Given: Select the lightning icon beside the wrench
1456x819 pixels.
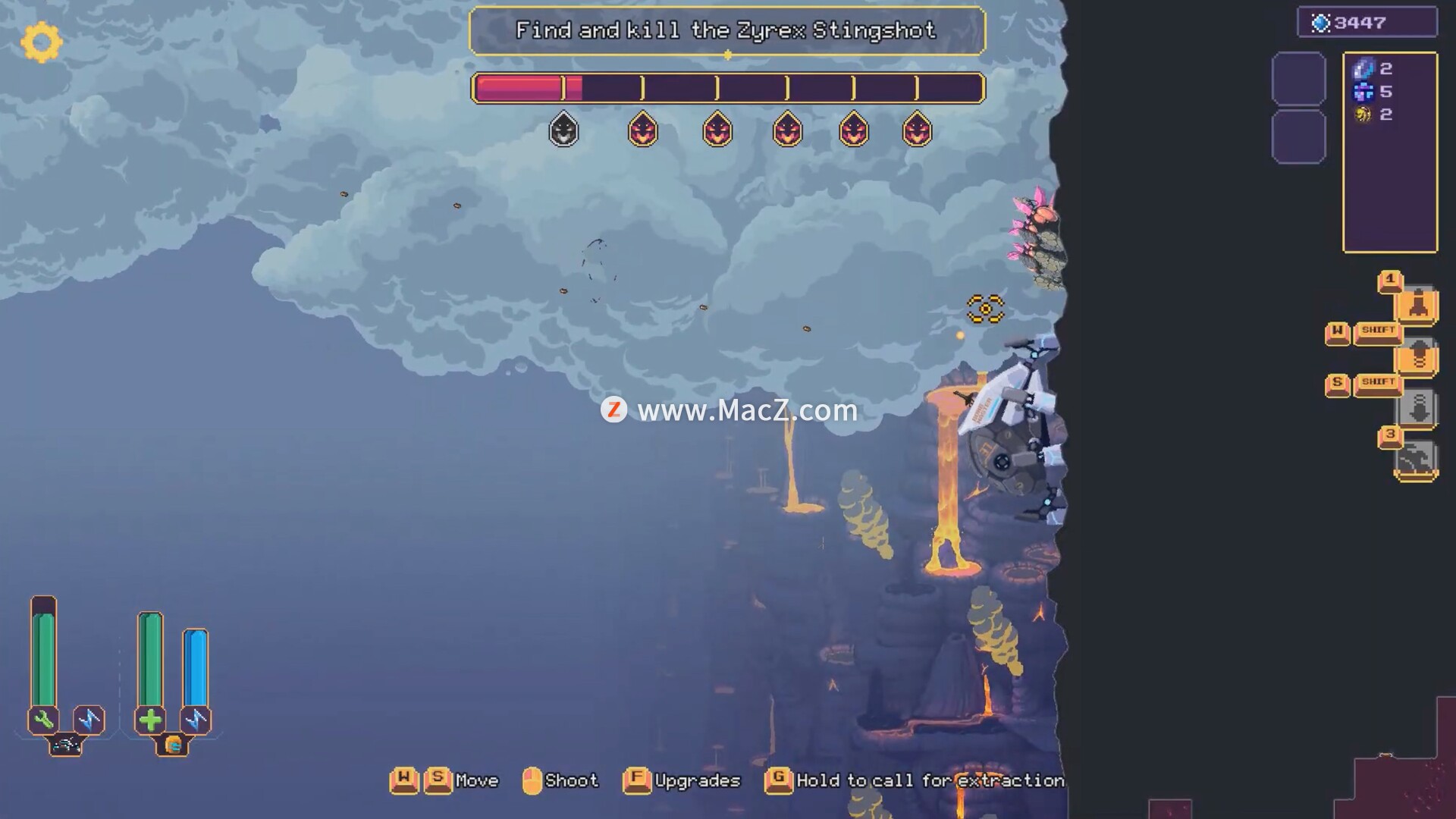Looking at the screenshot, I should click(89, 719).
